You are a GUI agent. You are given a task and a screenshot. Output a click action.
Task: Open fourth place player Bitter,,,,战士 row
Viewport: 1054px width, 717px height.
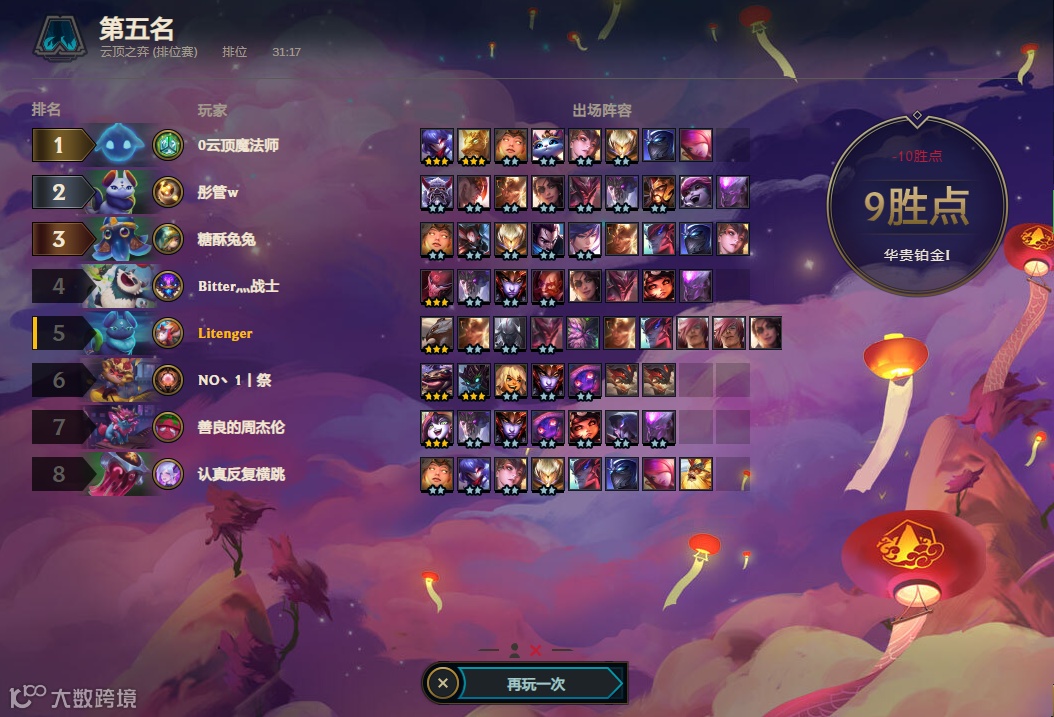238,286
